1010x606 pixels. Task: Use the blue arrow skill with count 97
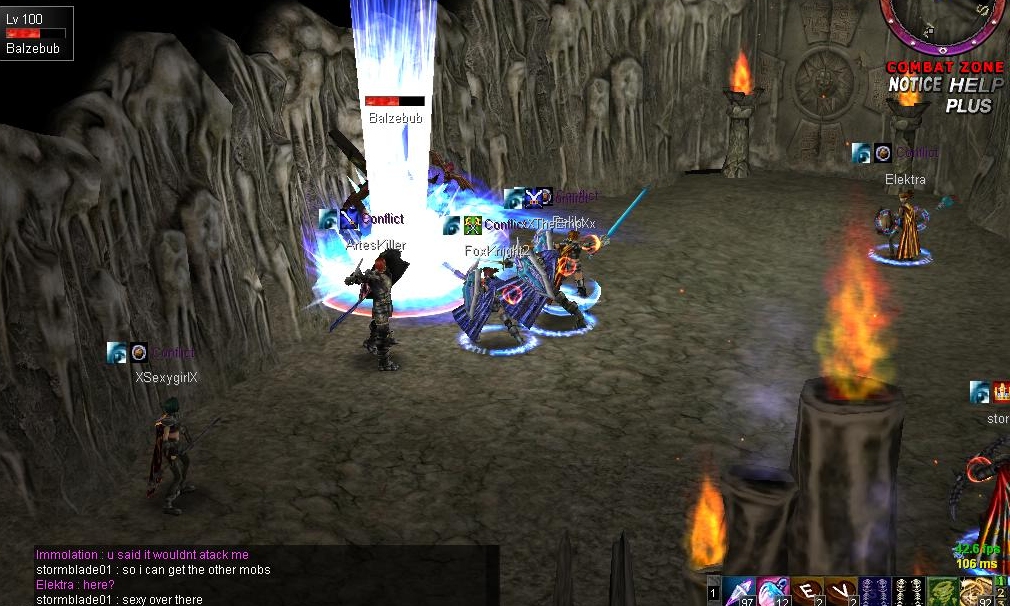pyautogui.click(x=740, y=591)
